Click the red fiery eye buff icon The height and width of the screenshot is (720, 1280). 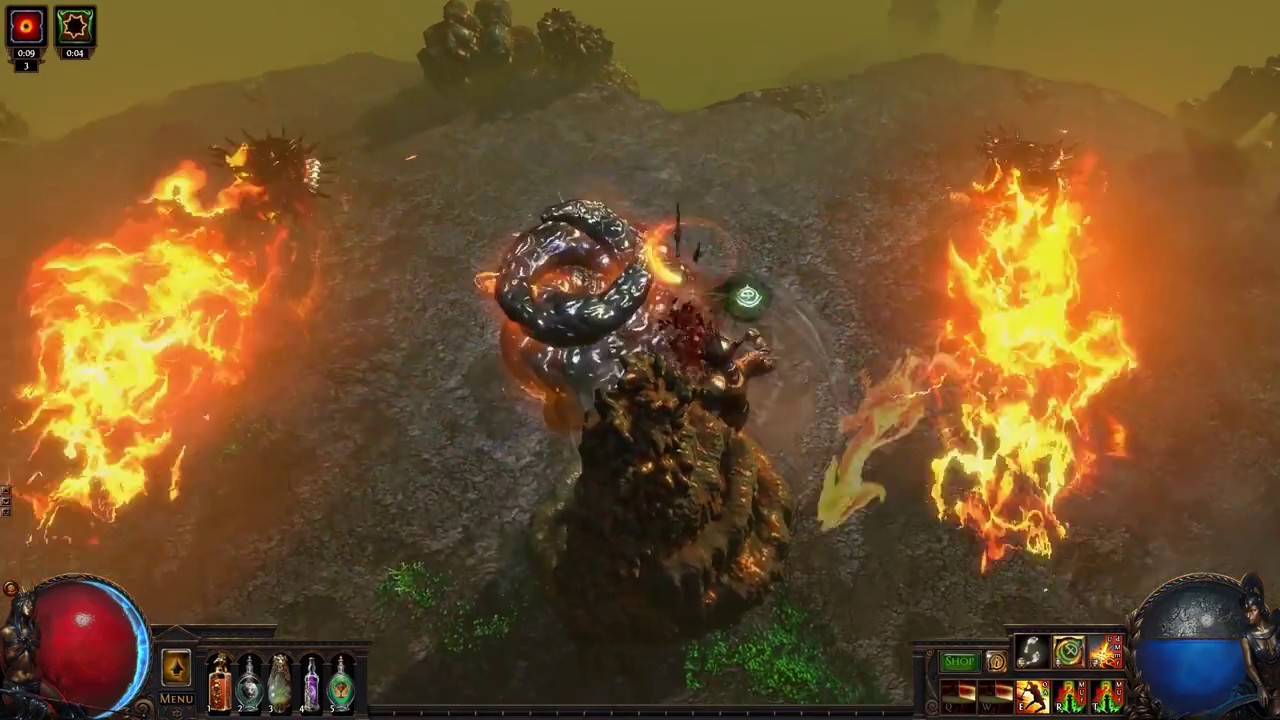pyautogui.click(x=26, y=27)
